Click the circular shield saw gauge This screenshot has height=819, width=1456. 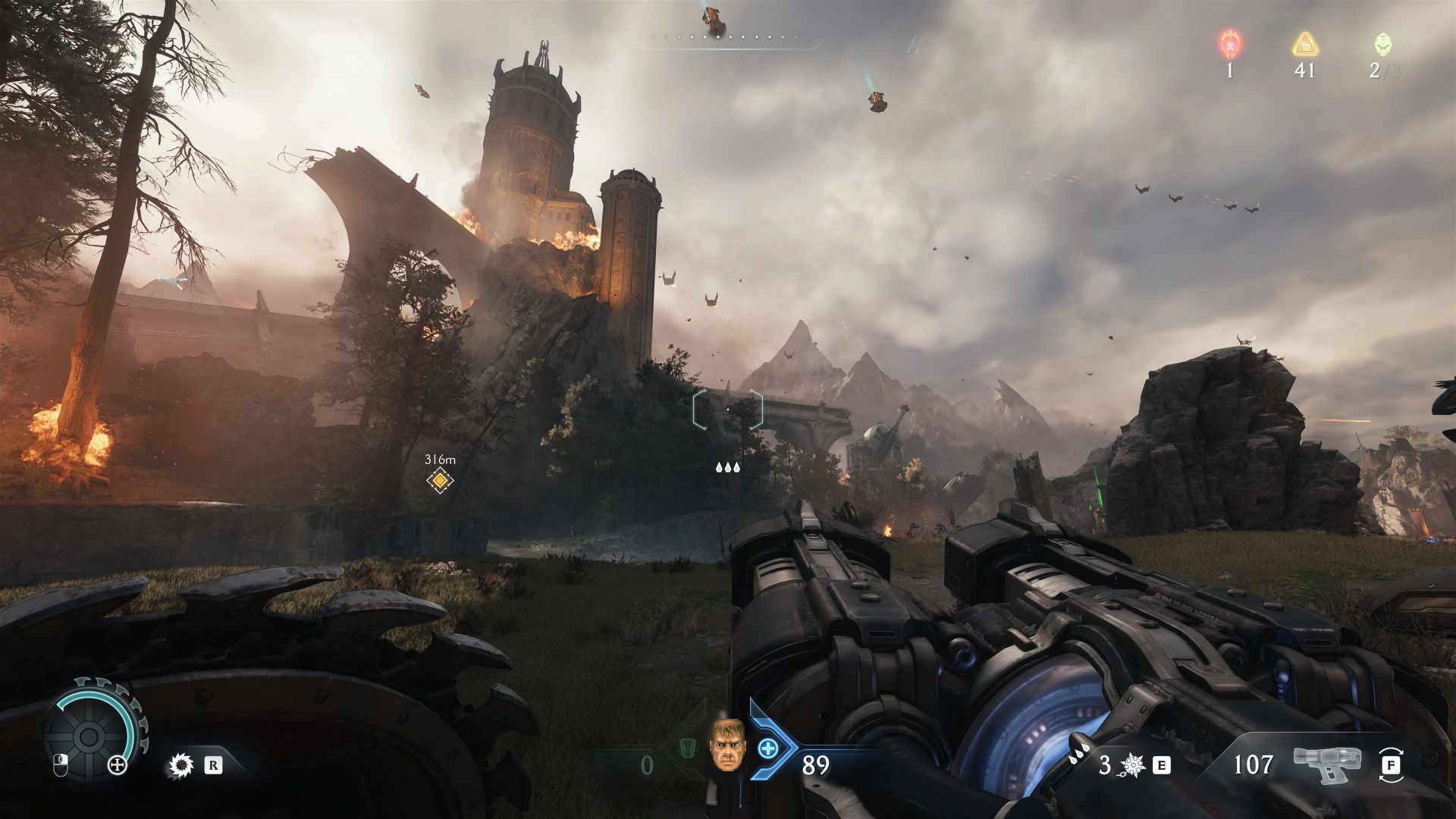pos(89,736)
